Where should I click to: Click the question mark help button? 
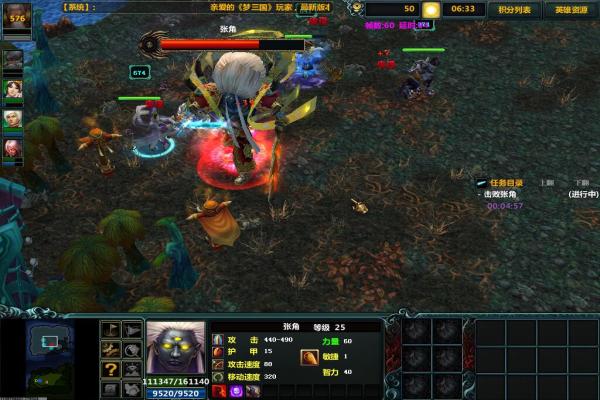tap(110, 368)
